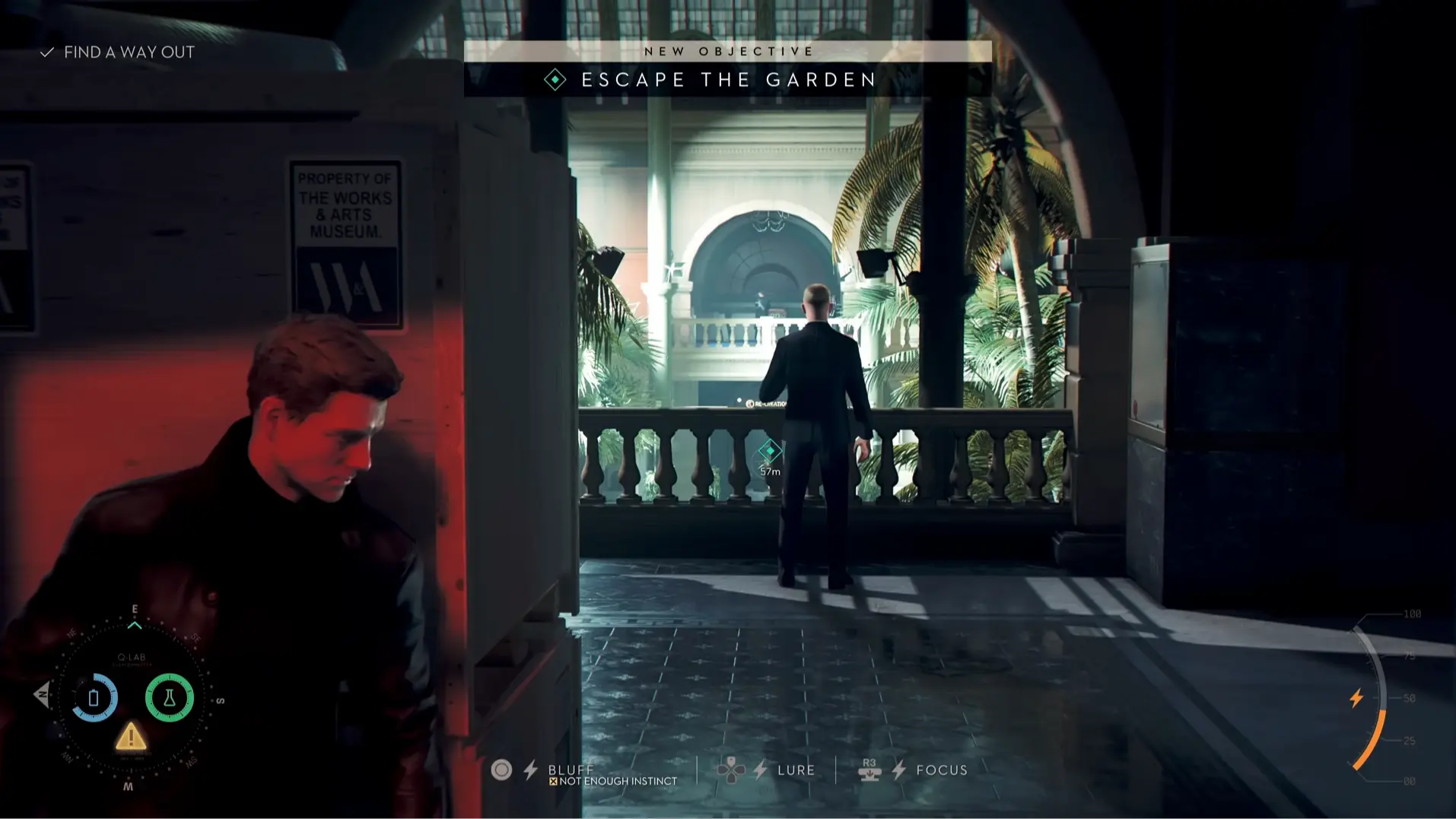Open the New Objective header bar

[x=728, y=50]
